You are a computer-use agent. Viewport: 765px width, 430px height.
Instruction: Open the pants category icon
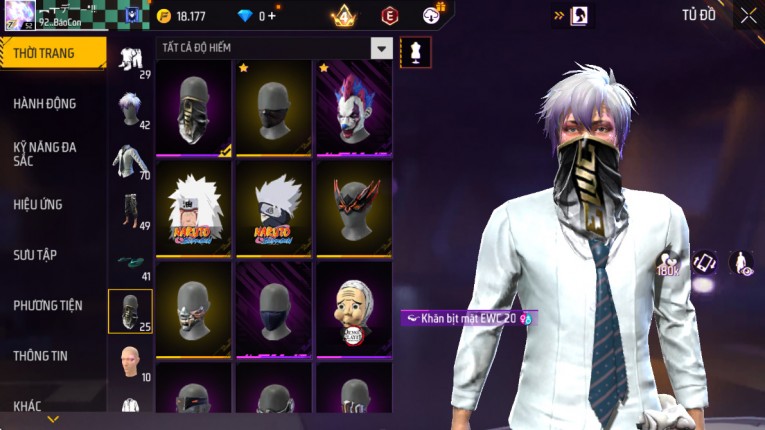pyautogui.click(x=130, y=210)
